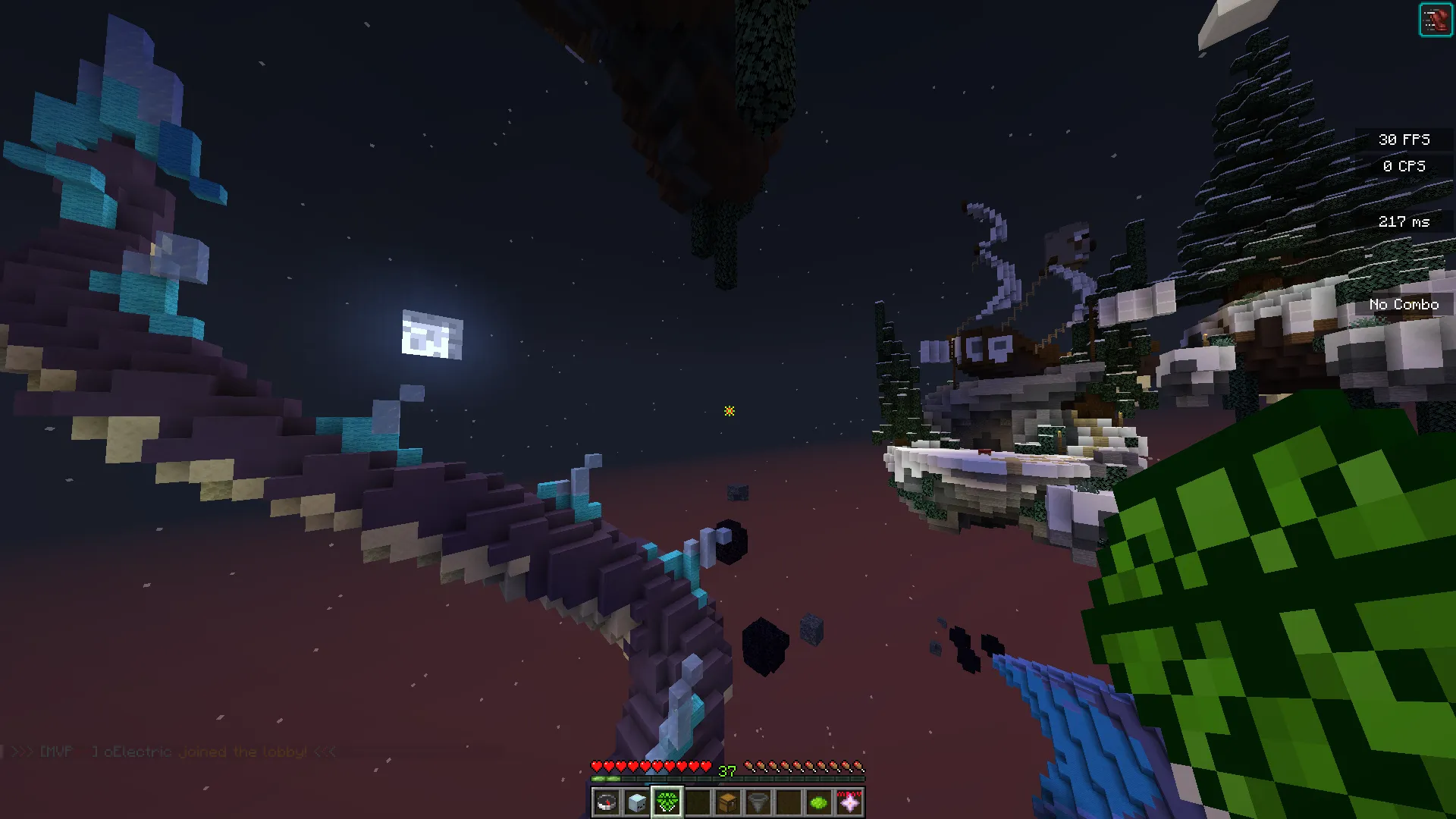Screen dimensions: 1456x819
Task: Click the green experience progress bar
Action: click(607, 779)
